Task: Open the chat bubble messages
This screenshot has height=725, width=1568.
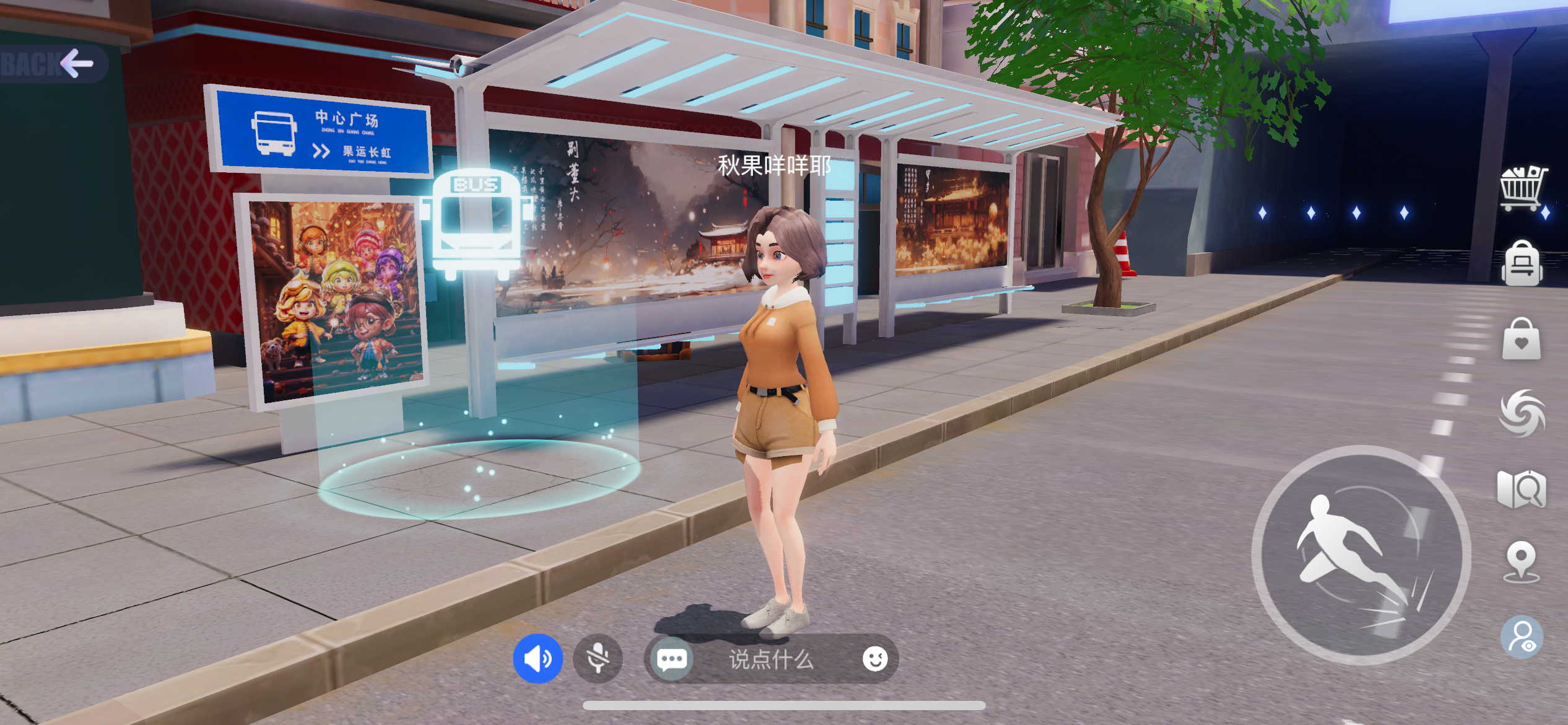Action: pyautogui.click(x=671, y=659)
